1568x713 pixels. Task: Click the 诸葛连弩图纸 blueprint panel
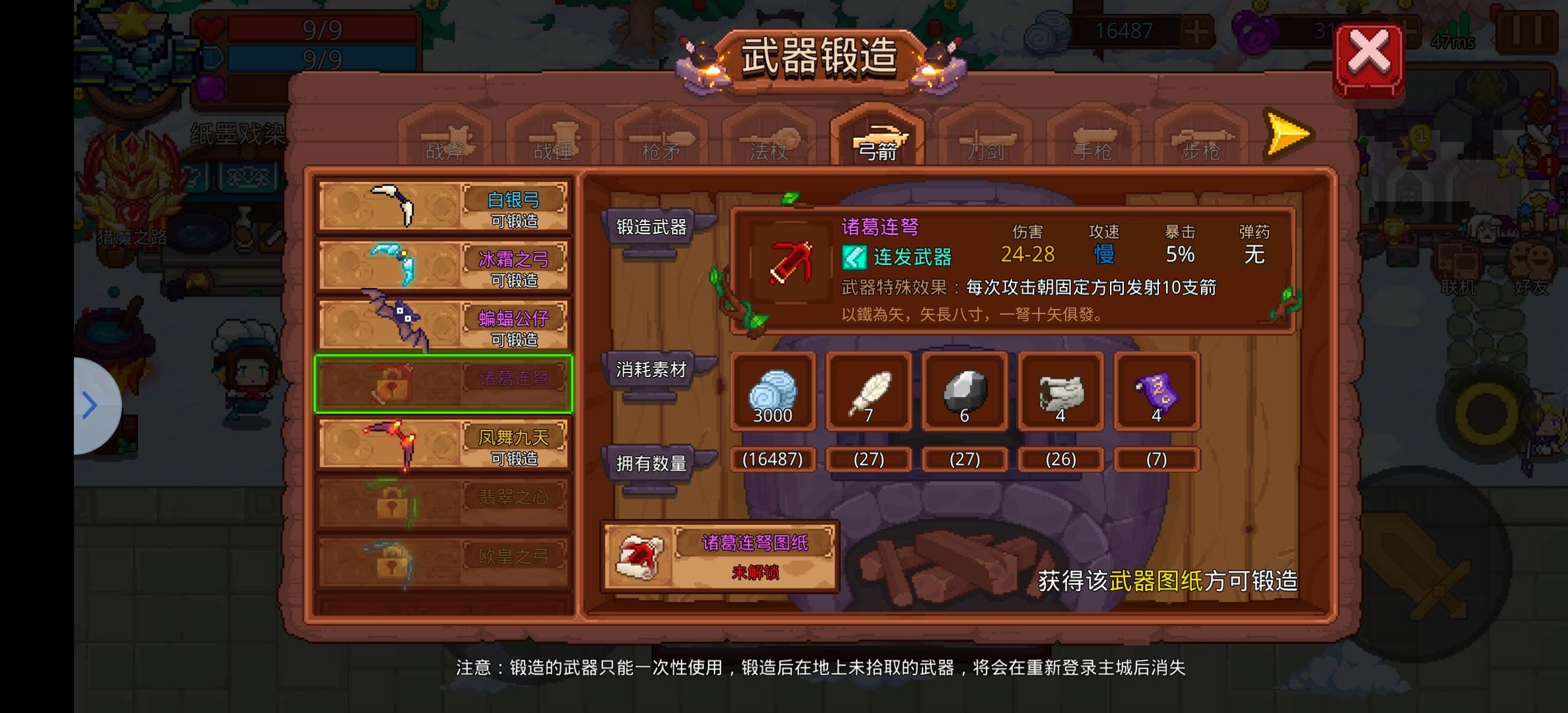tap(719, 557)
